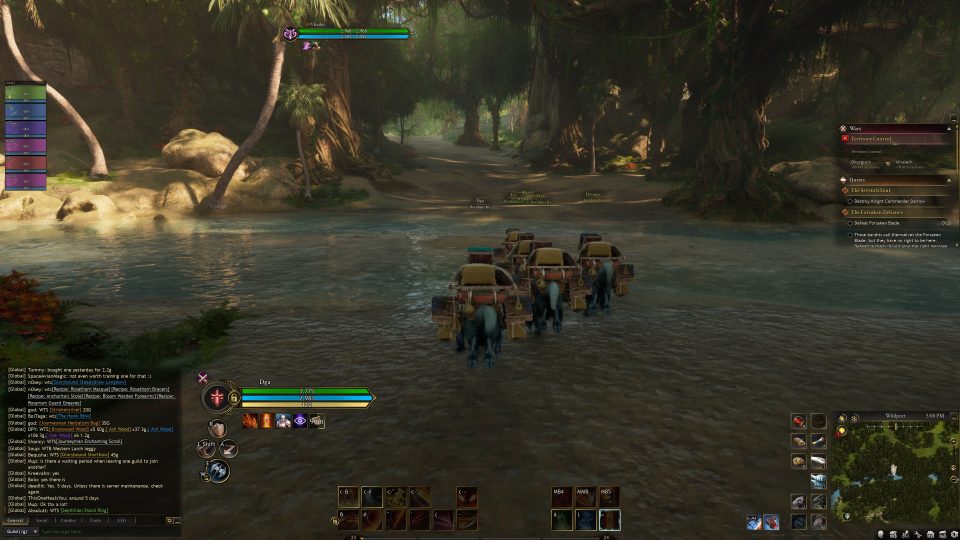Viewport: 960px width, 540px height.
Task: Select The Forsaken Defiance quest
Action: 879,212
